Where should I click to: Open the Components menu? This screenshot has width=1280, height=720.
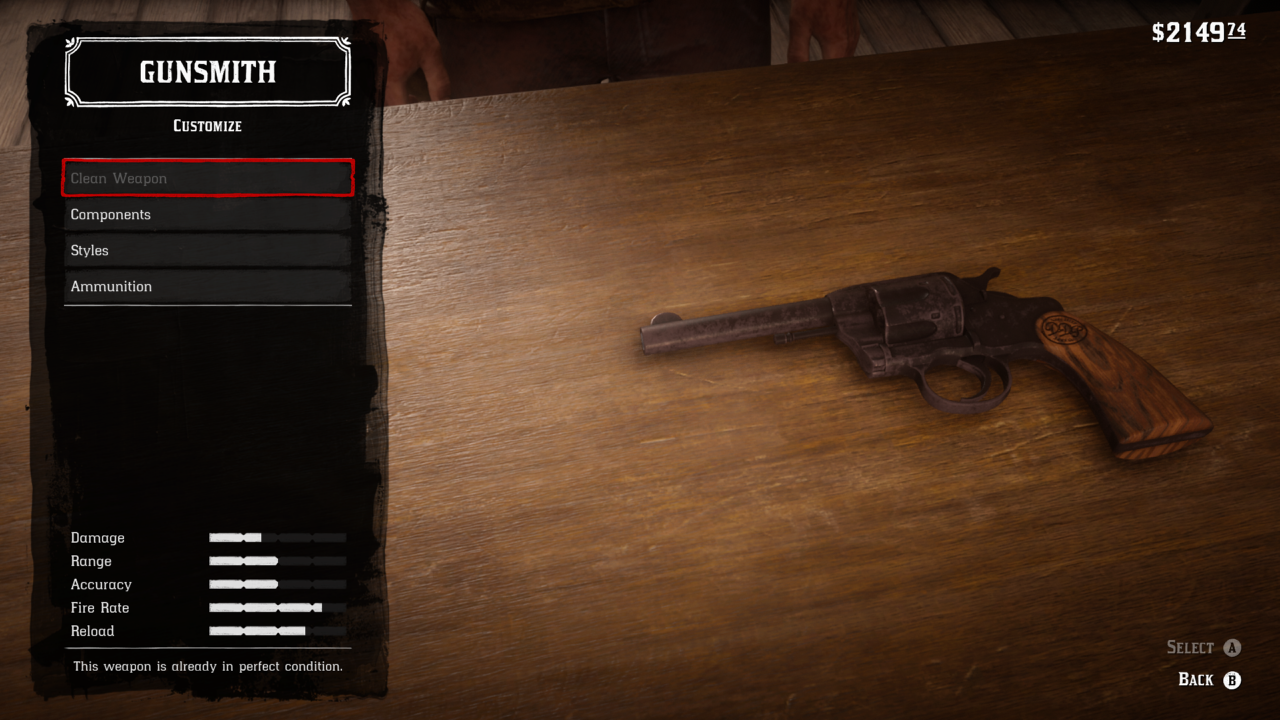pos(207,214)
